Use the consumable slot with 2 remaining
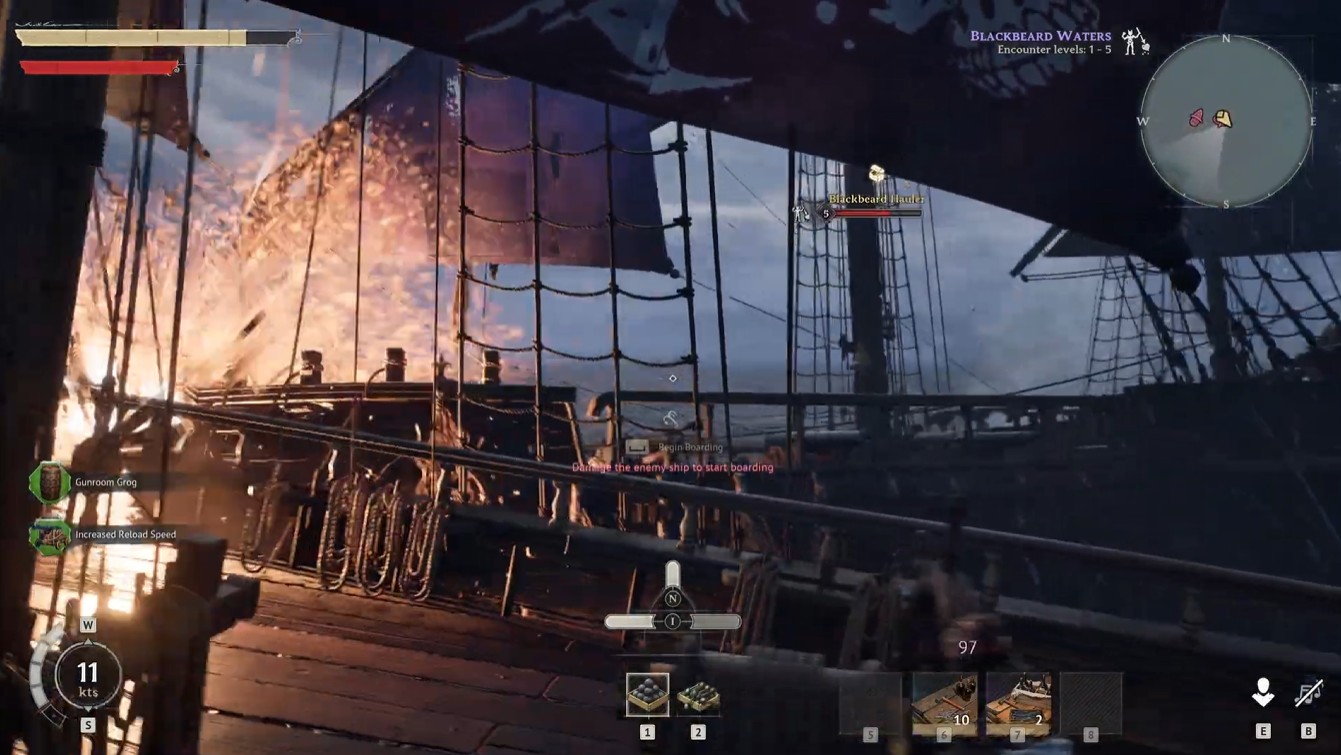 [x=1018, y=703]
